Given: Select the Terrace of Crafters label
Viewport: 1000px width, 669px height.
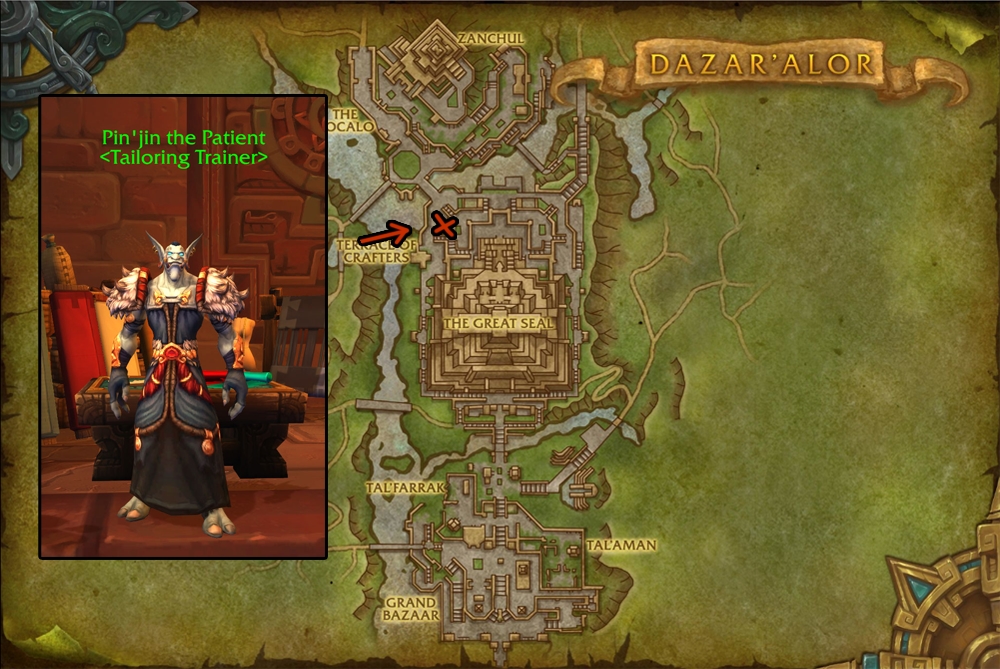Looking at the screenshot, I should point(377,250).
